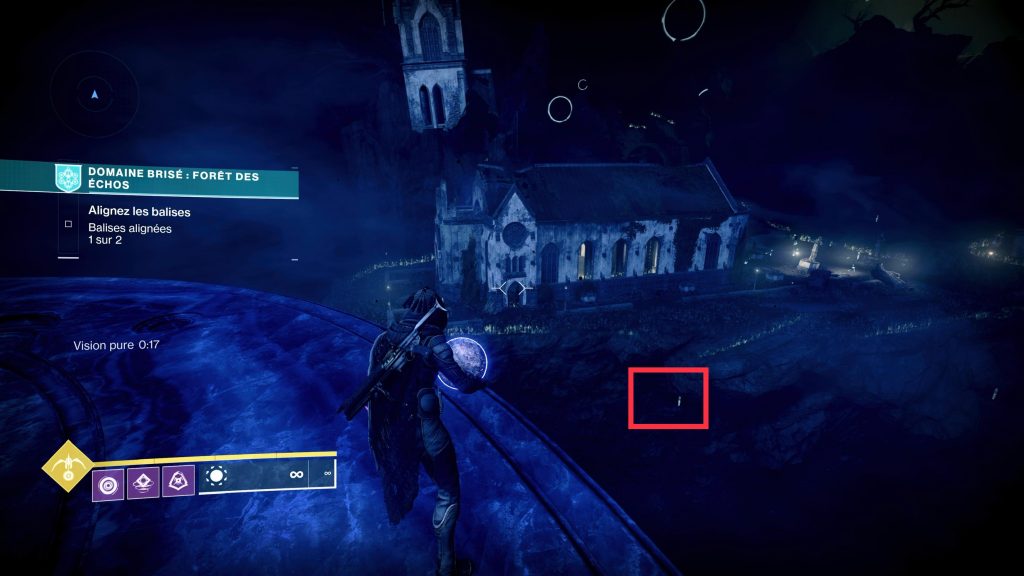Click the yellow diamond super ability icon
1024x576 pixels.
pos(68,466)
